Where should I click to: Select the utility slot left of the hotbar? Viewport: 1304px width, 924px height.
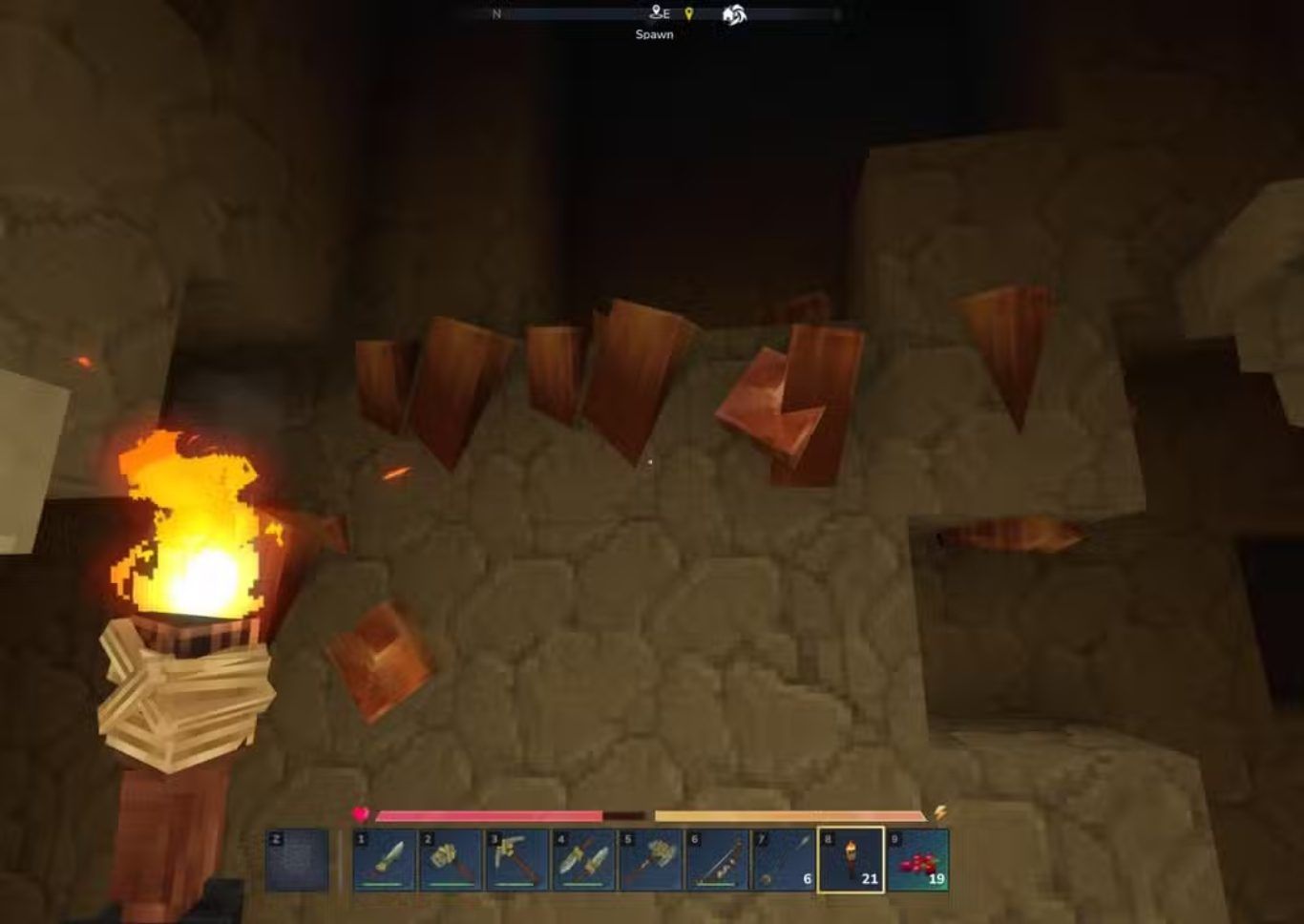(297, 860)
